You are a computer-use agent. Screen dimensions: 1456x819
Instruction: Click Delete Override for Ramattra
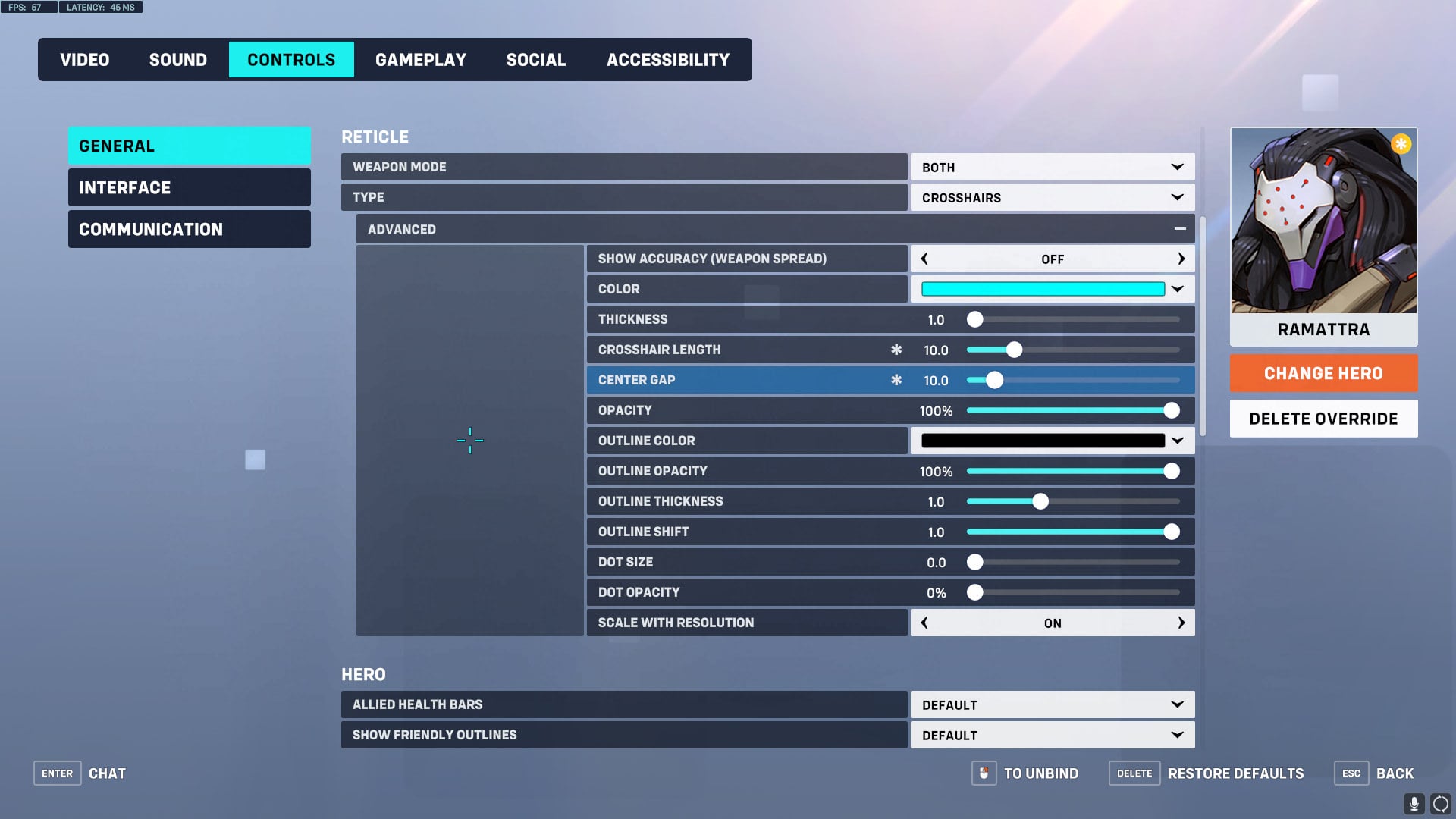click(x=1323, y=418)
